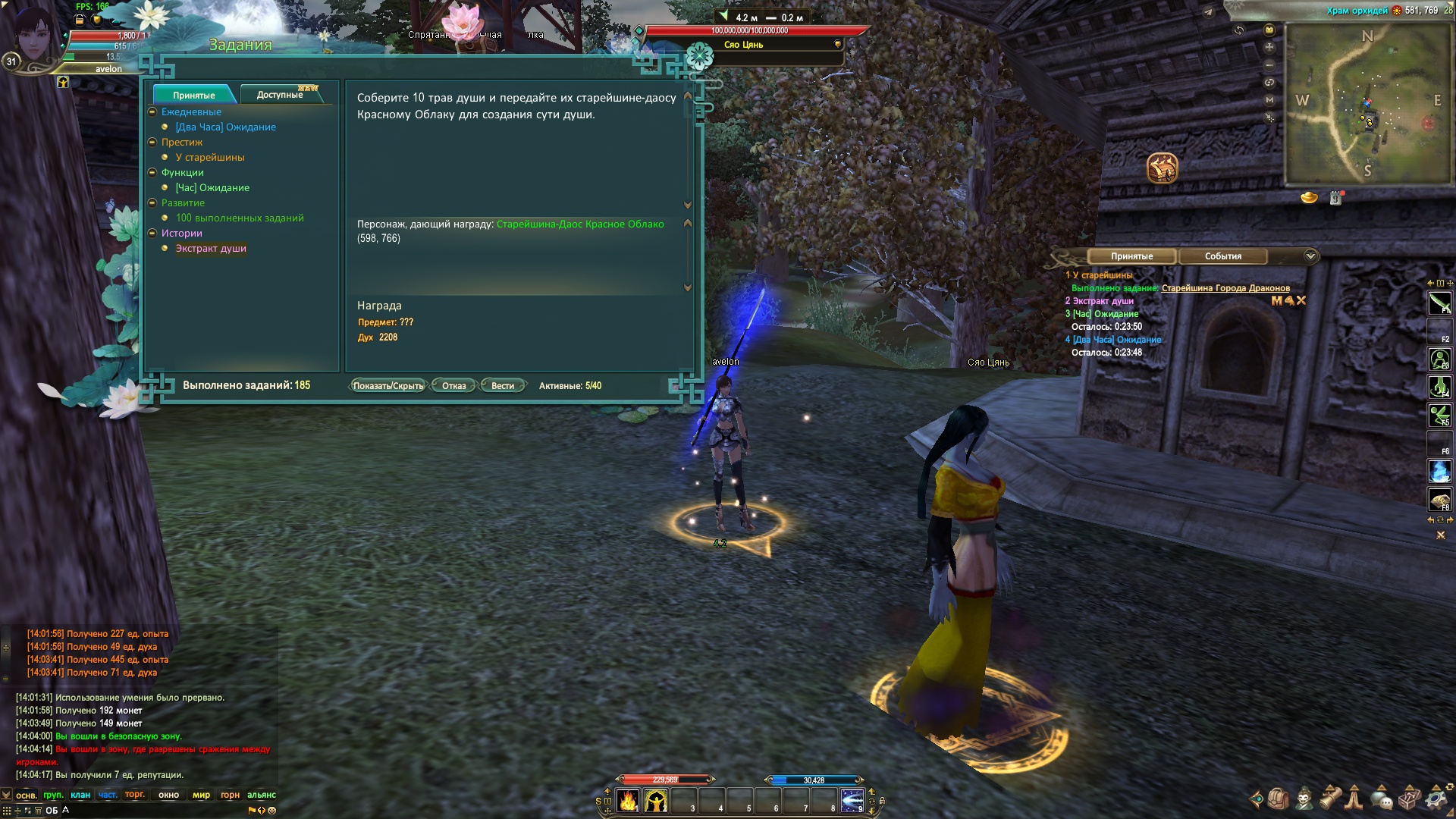
Task: Switch to the Доступные tab in quest window
Action: point(280,95)
